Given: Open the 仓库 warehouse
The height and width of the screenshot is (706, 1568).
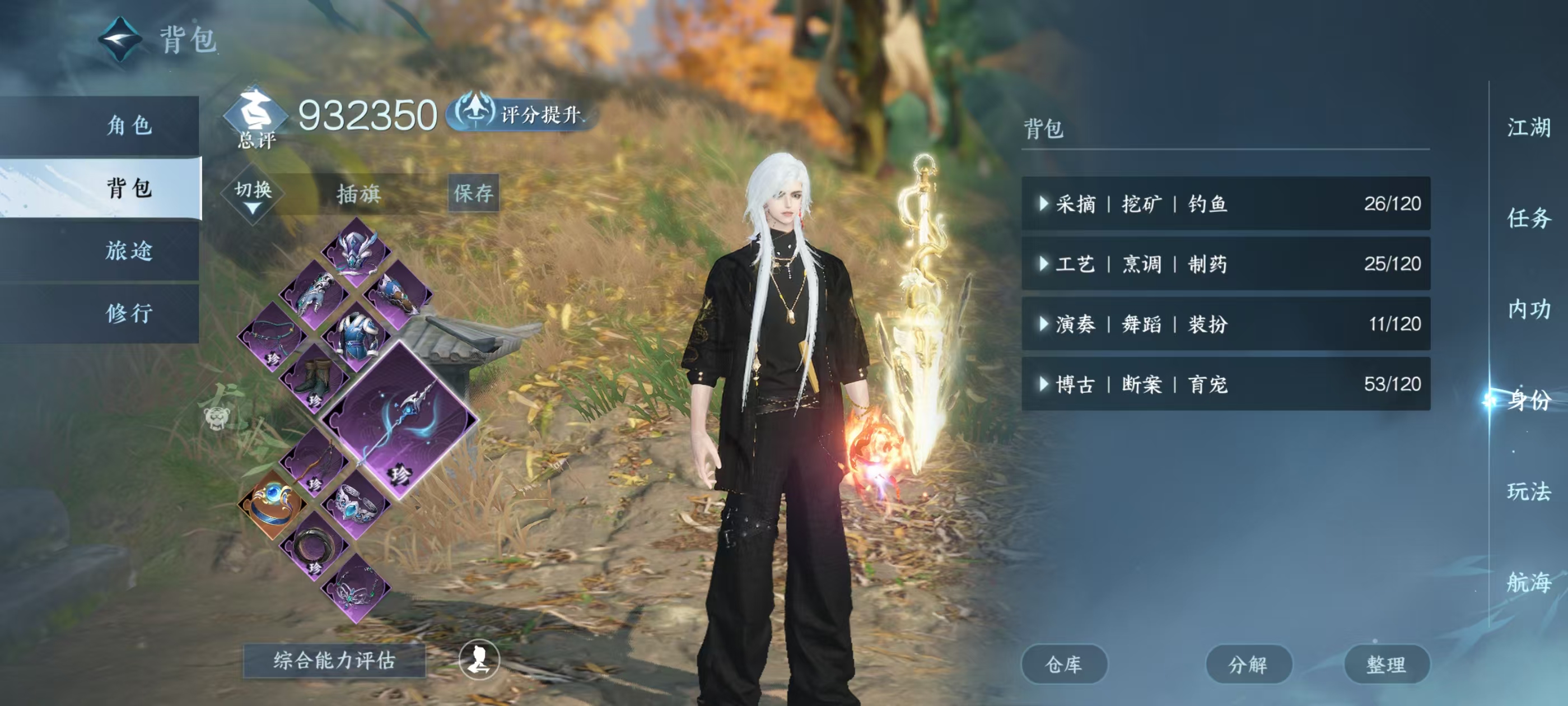Looking at the screenshot, I should point(1063,664).
